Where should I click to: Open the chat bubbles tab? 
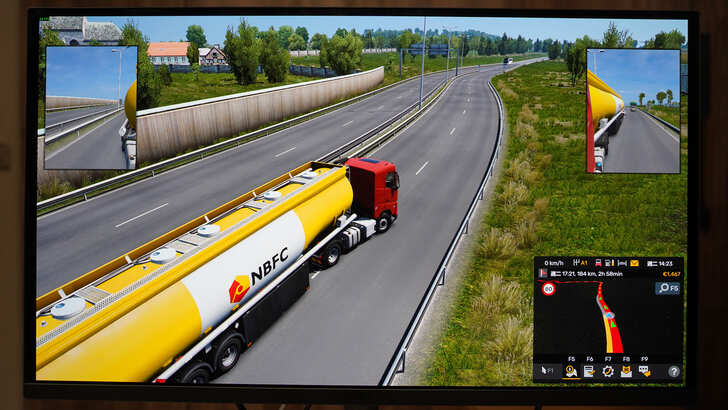point(643,371)
